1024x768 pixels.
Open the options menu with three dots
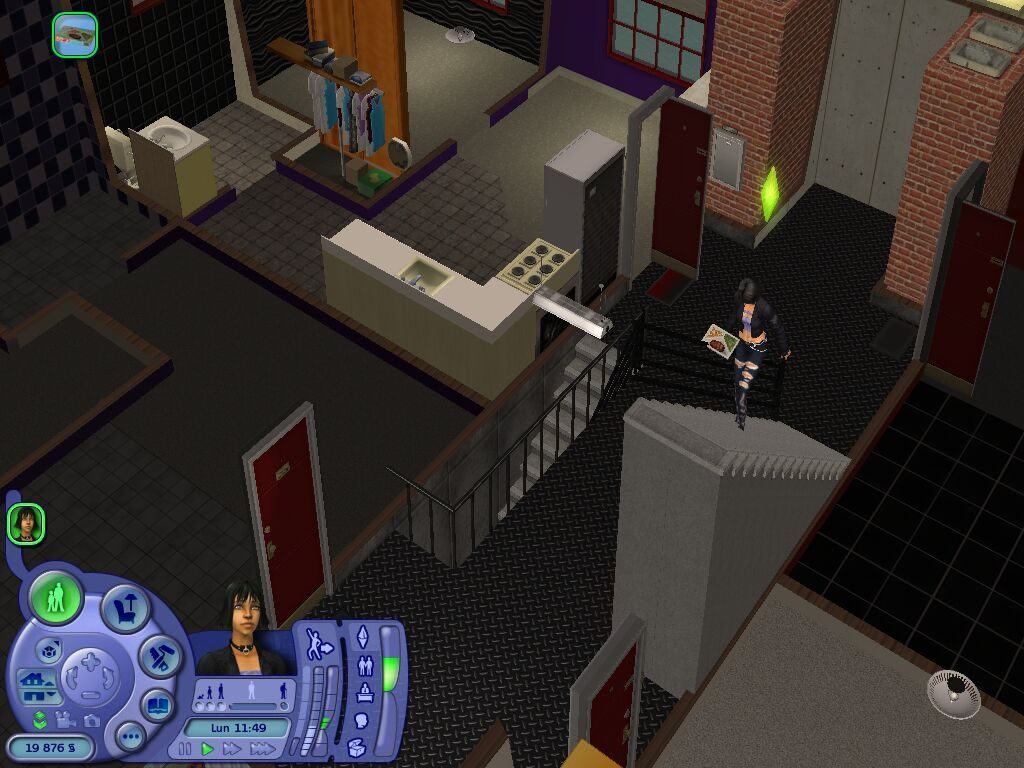[130, 737]
